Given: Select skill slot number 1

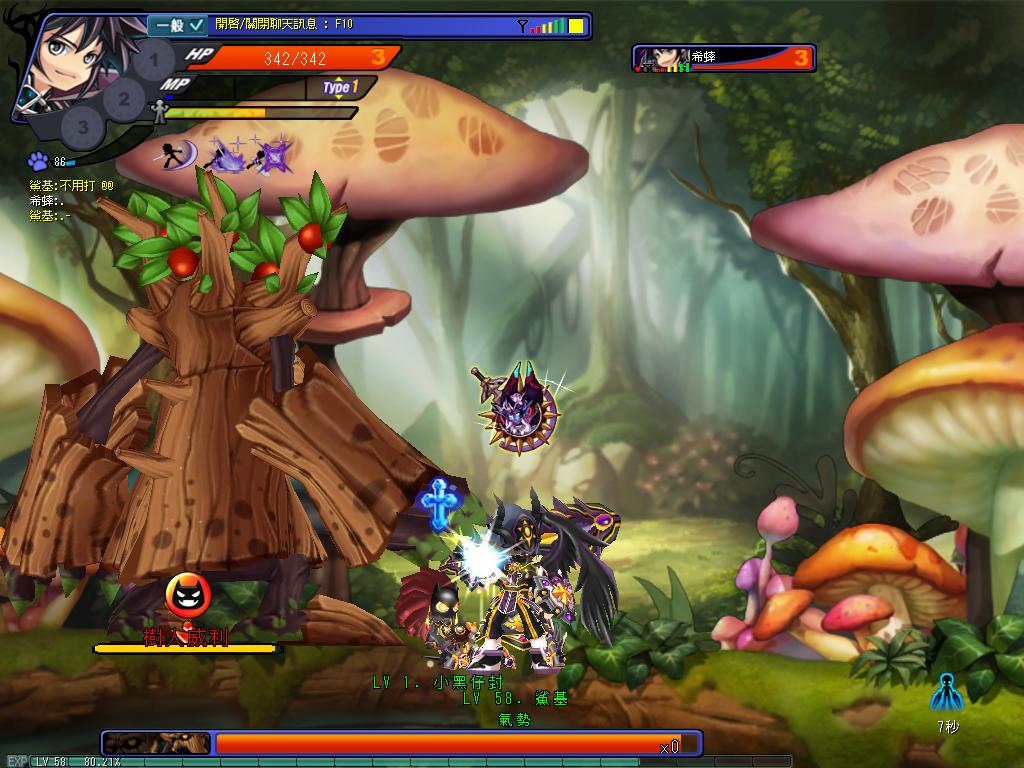Looking at the screenshot, I should pyautogui.click(x=153, y=62).
